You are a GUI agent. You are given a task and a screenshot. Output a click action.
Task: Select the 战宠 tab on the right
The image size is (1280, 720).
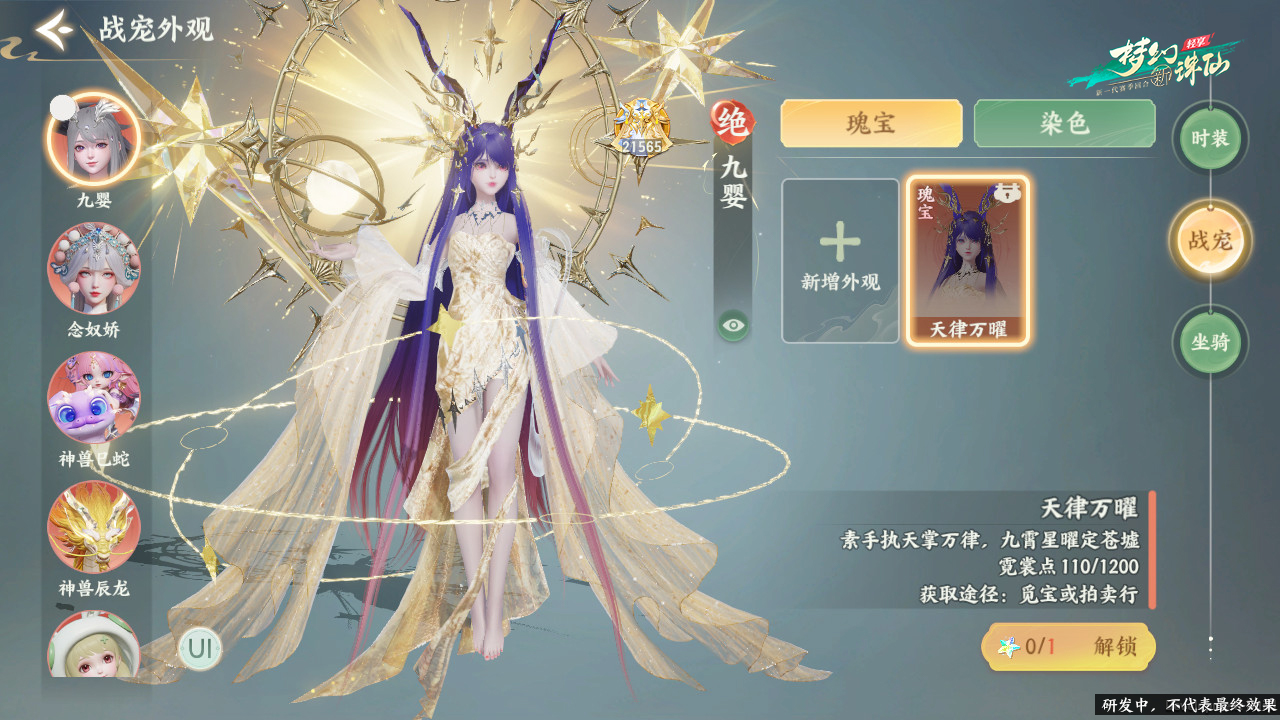click(x=1210, y=241)
